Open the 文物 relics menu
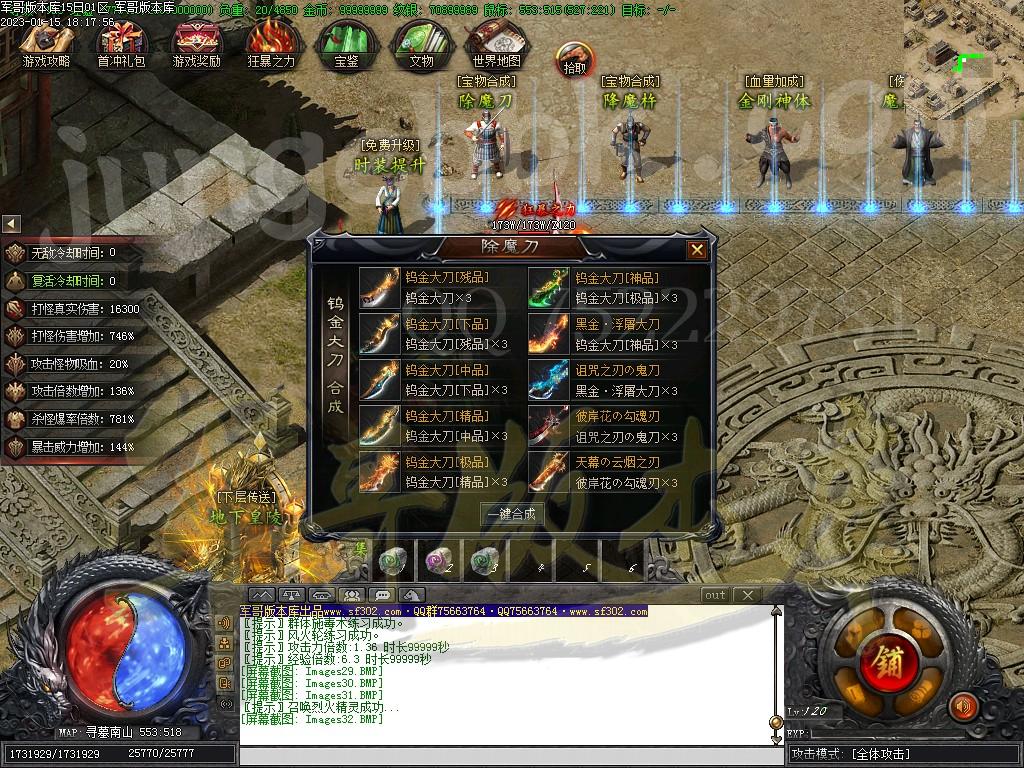The width and height of the screenshot is (1024, 768). pyautogui.click(x=421, y=43)
